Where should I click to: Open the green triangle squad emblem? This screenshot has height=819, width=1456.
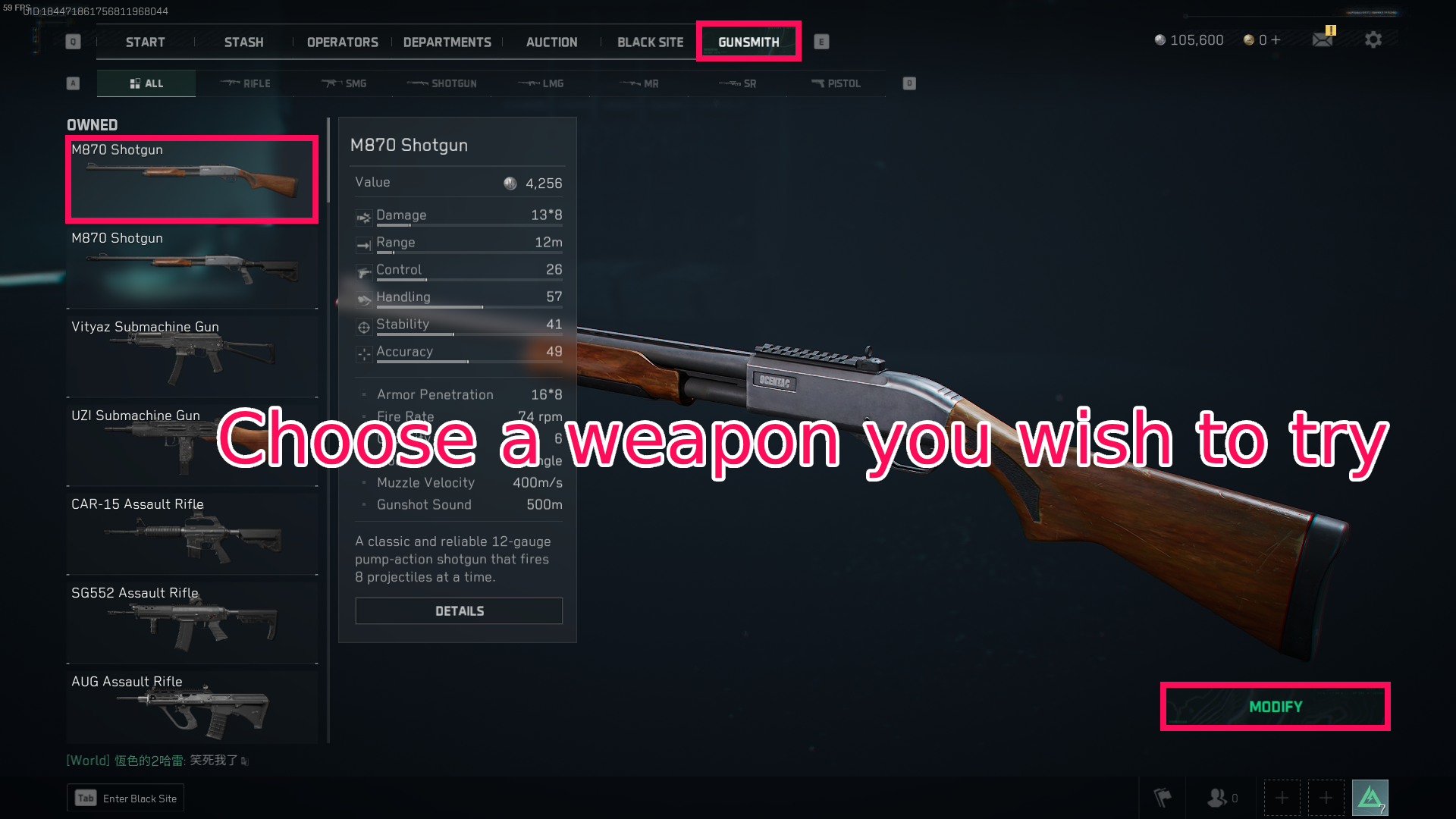pyautogui.click(x=1371, y=796)
